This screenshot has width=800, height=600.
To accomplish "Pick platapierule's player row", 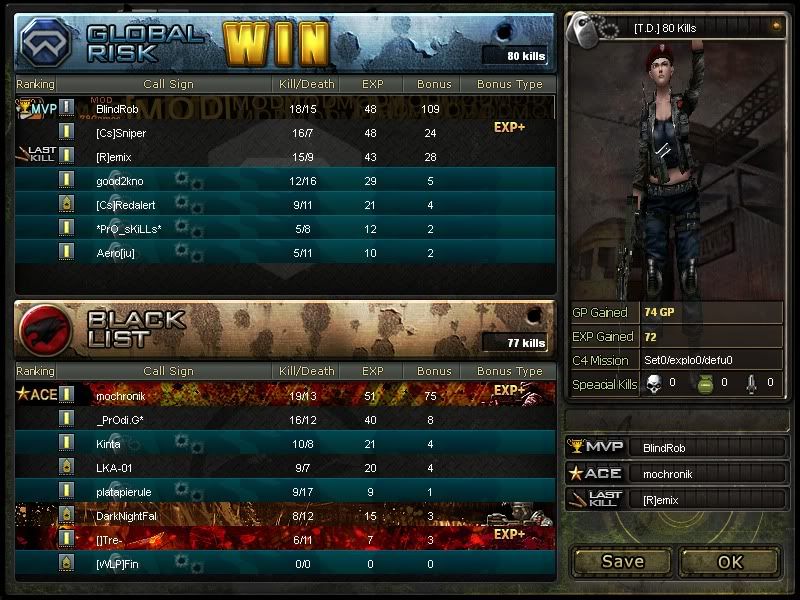I will pos(285,491).
